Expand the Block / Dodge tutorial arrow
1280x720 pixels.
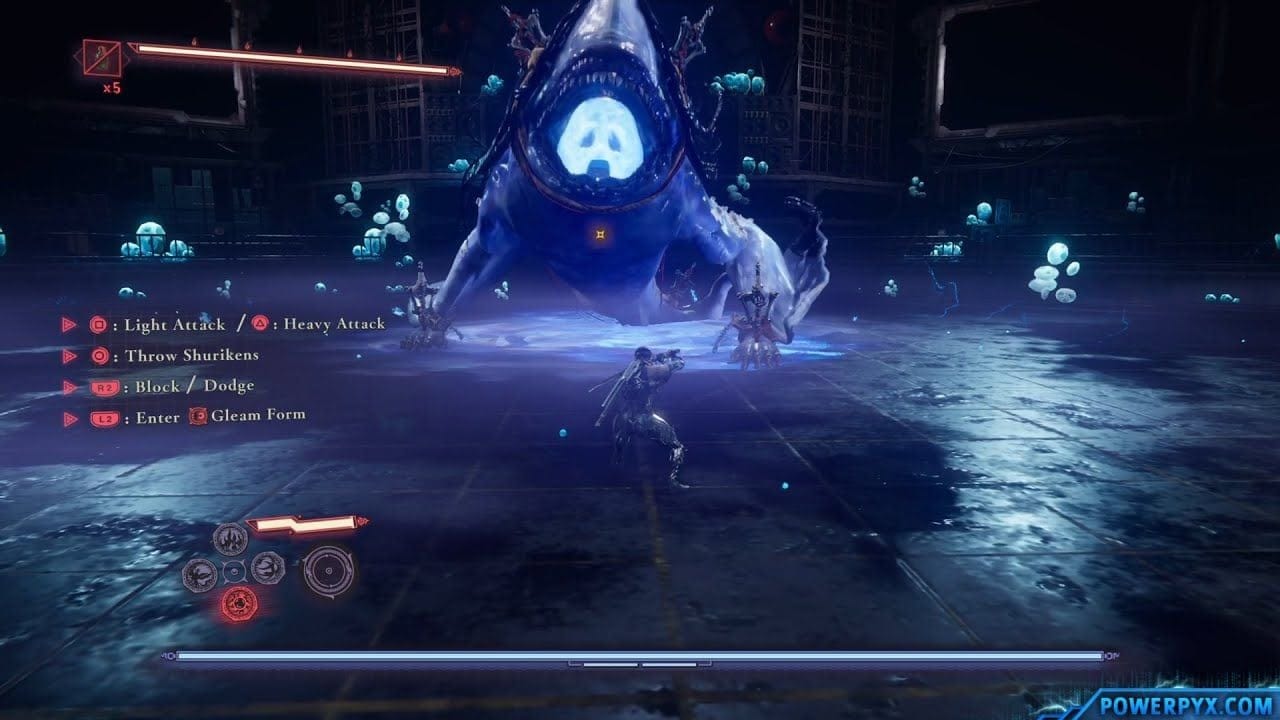click(68, 385)
